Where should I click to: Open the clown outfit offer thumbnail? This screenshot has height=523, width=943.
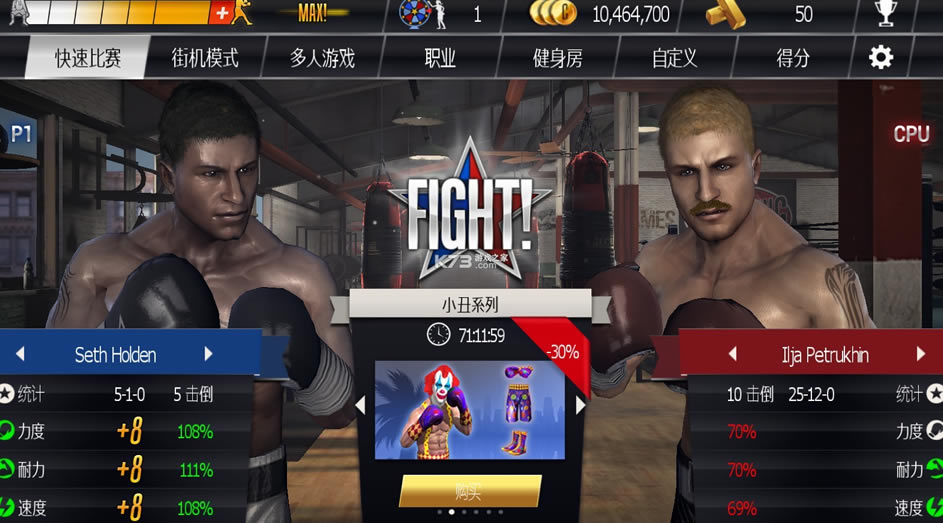pos(469,408)
